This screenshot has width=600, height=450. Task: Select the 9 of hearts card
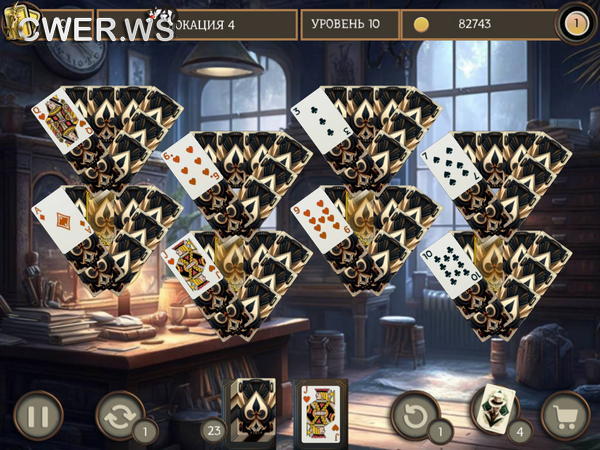319,218
